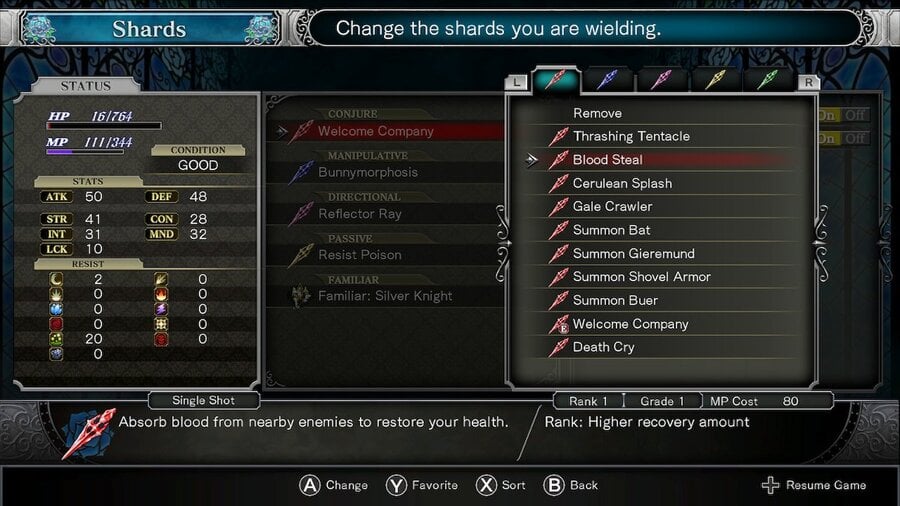900x506 pixels.
Task: Choose the Death Cry shard
Action: [x=603, y=347]
